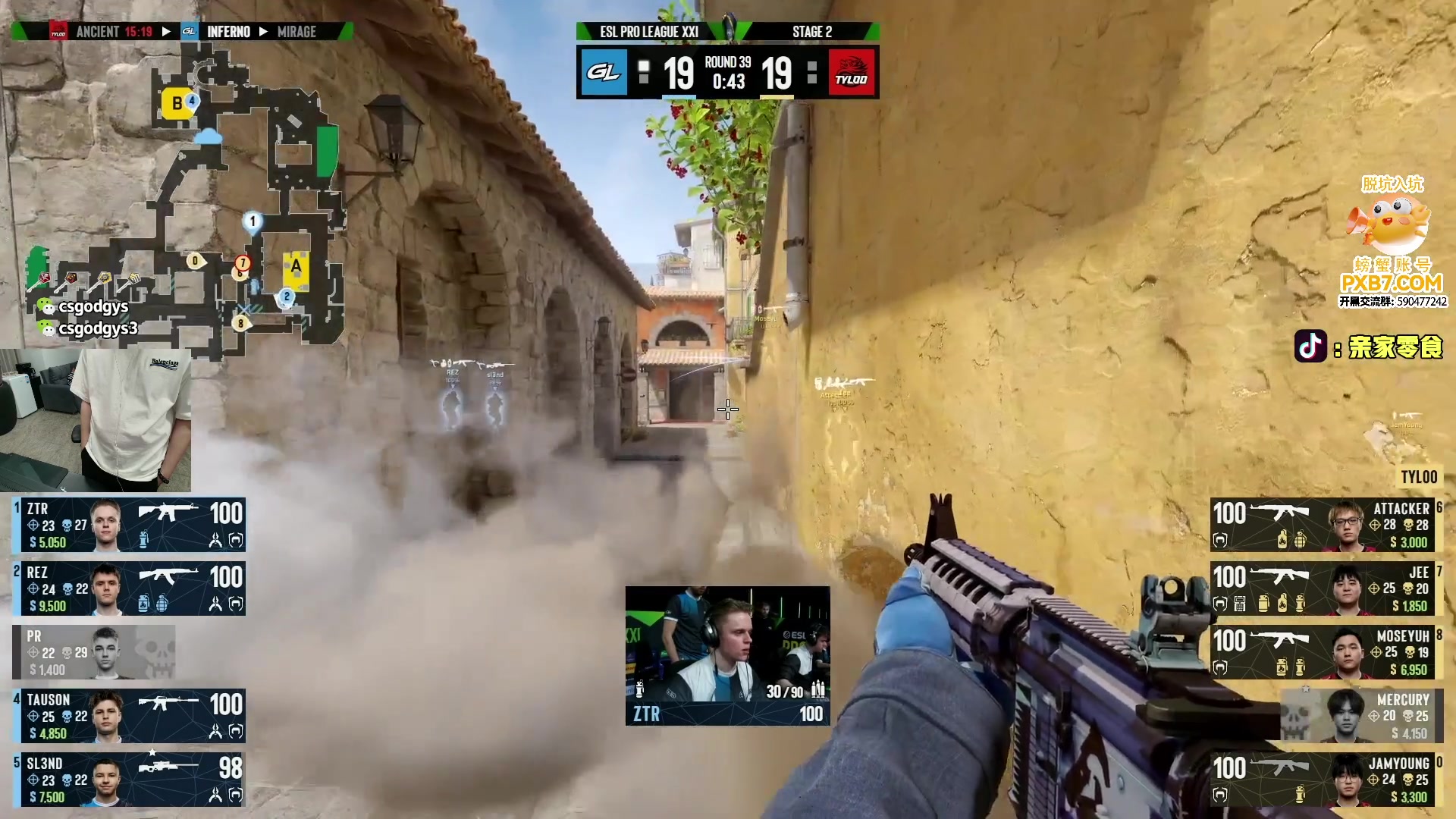Image resolution: width=1456 pixels, height=819 pixels.
Task: Click the Inferno map entry in the series bar
Action: click(227, 32)
